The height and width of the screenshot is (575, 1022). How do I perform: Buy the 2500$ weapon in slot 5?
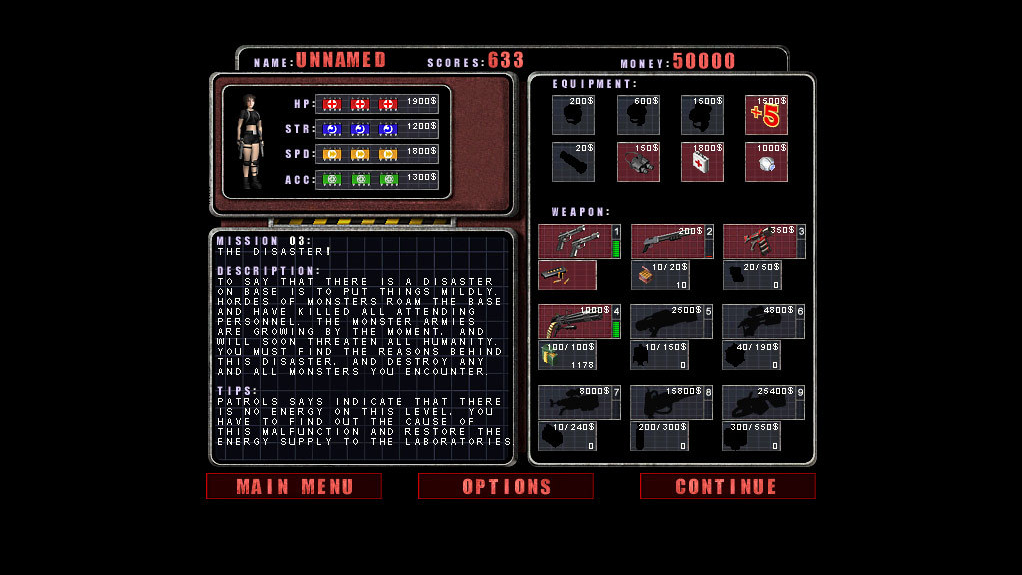coord(671,321)
